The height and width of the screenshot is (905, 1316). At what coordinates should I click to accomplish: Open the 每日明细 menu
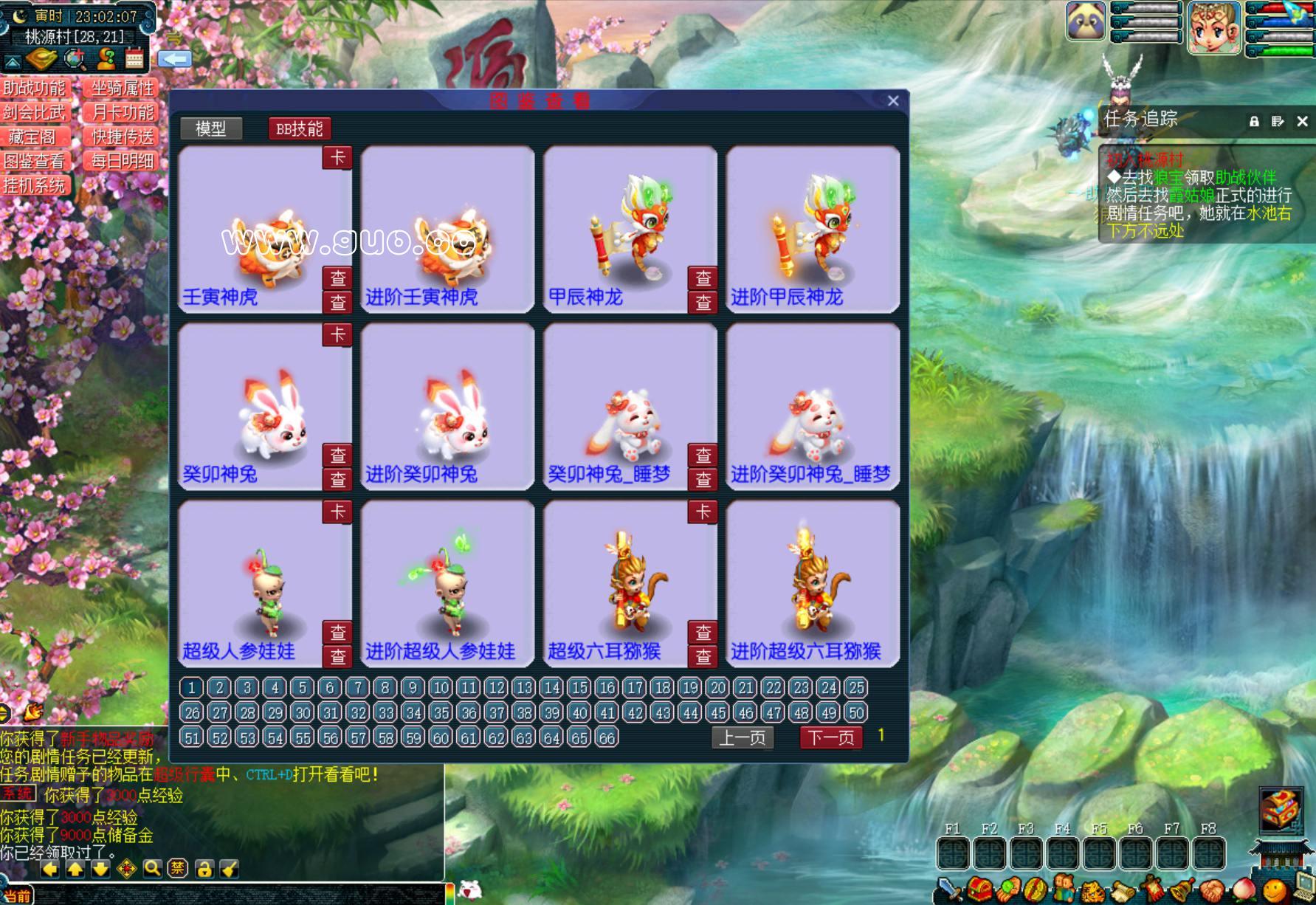coord(122,161)
